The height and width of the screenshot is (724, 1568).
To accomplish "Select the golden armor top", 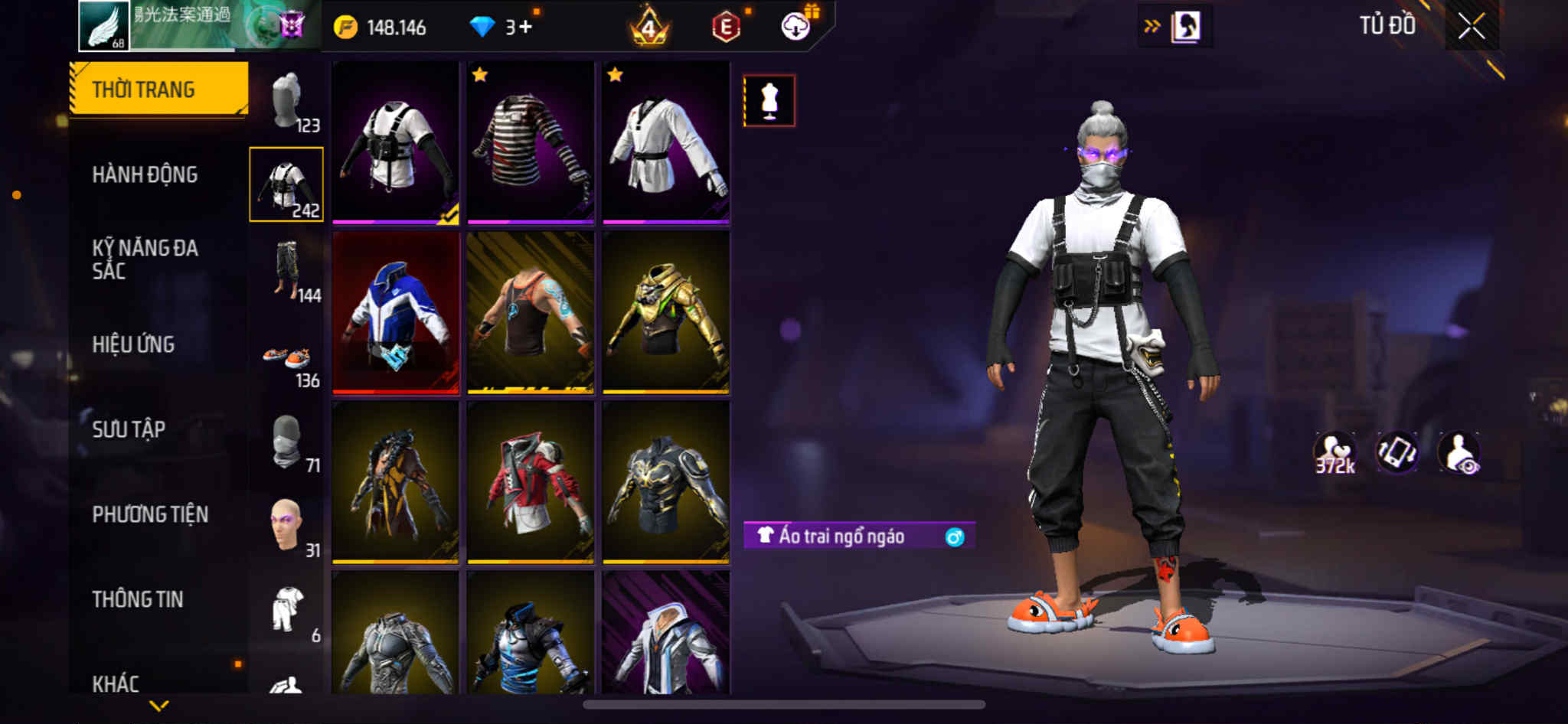I will [x=665, y=313].
